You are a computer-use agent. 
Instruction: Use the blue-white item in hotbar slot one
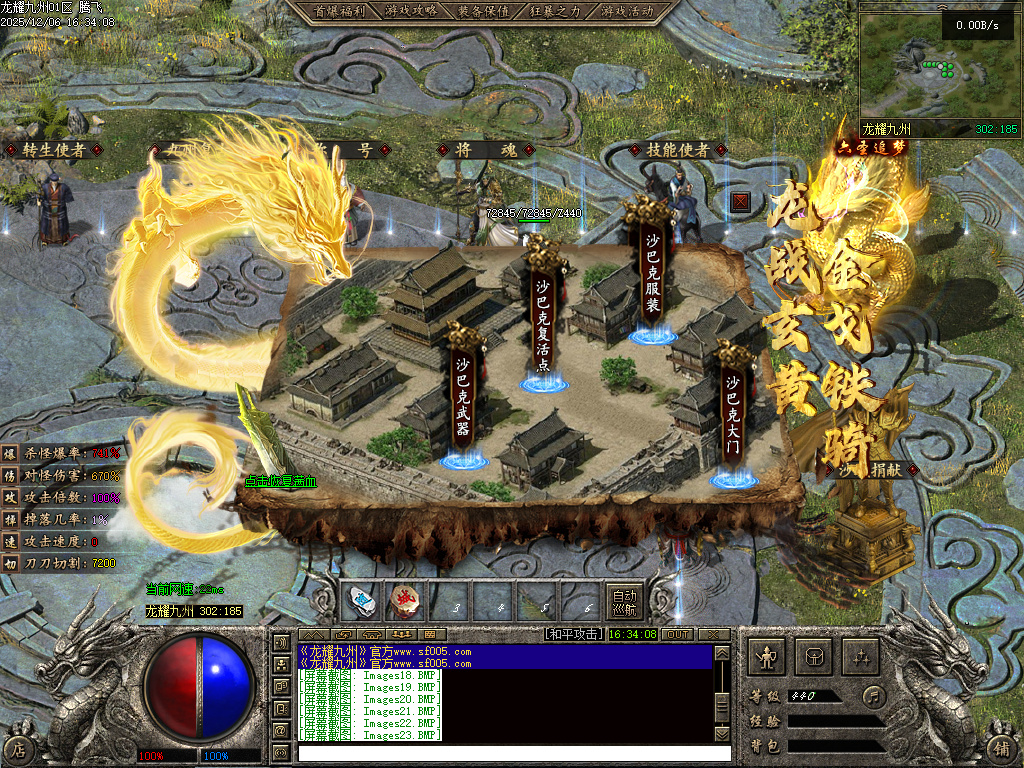(x=361, y=601)
